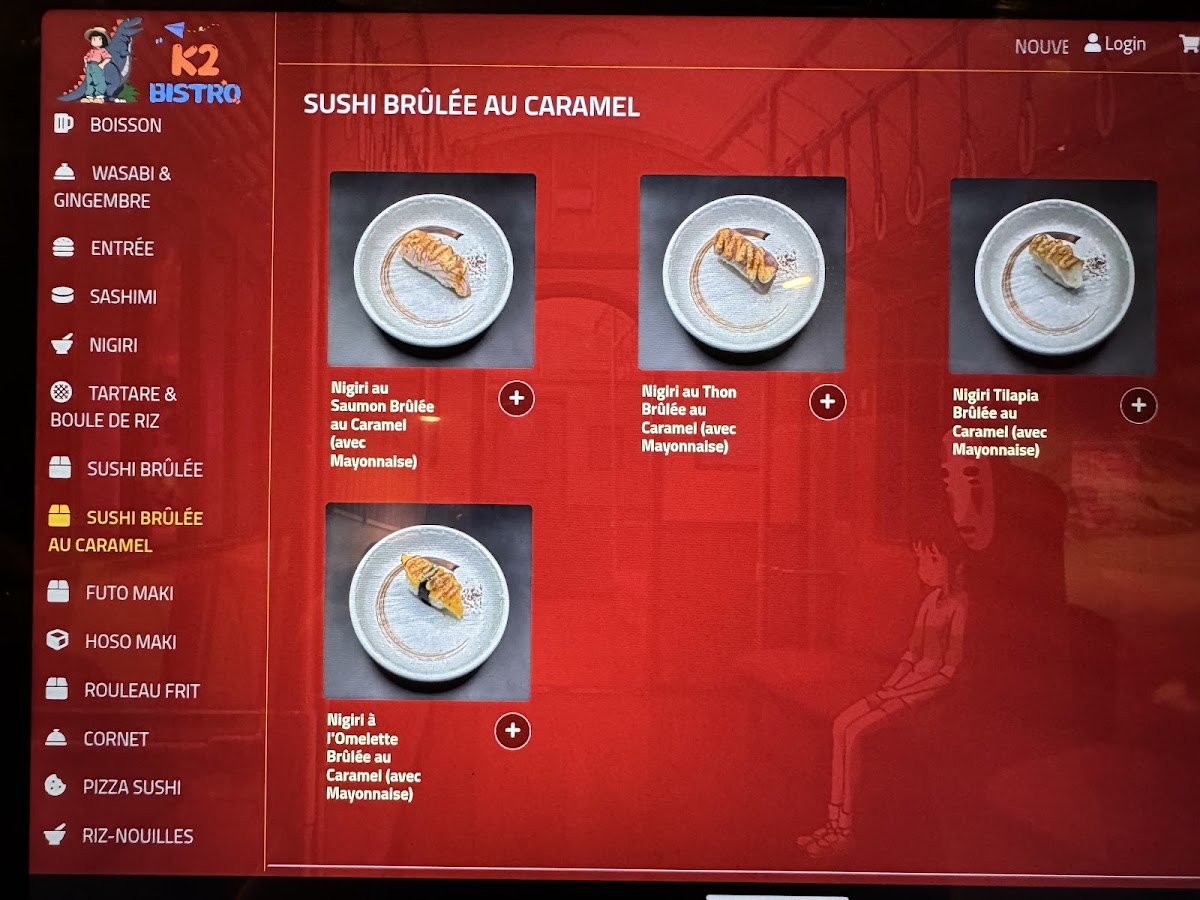This screenshot has width=1200, height=900.
Task: Open the Boisson category
Action: 124,125
